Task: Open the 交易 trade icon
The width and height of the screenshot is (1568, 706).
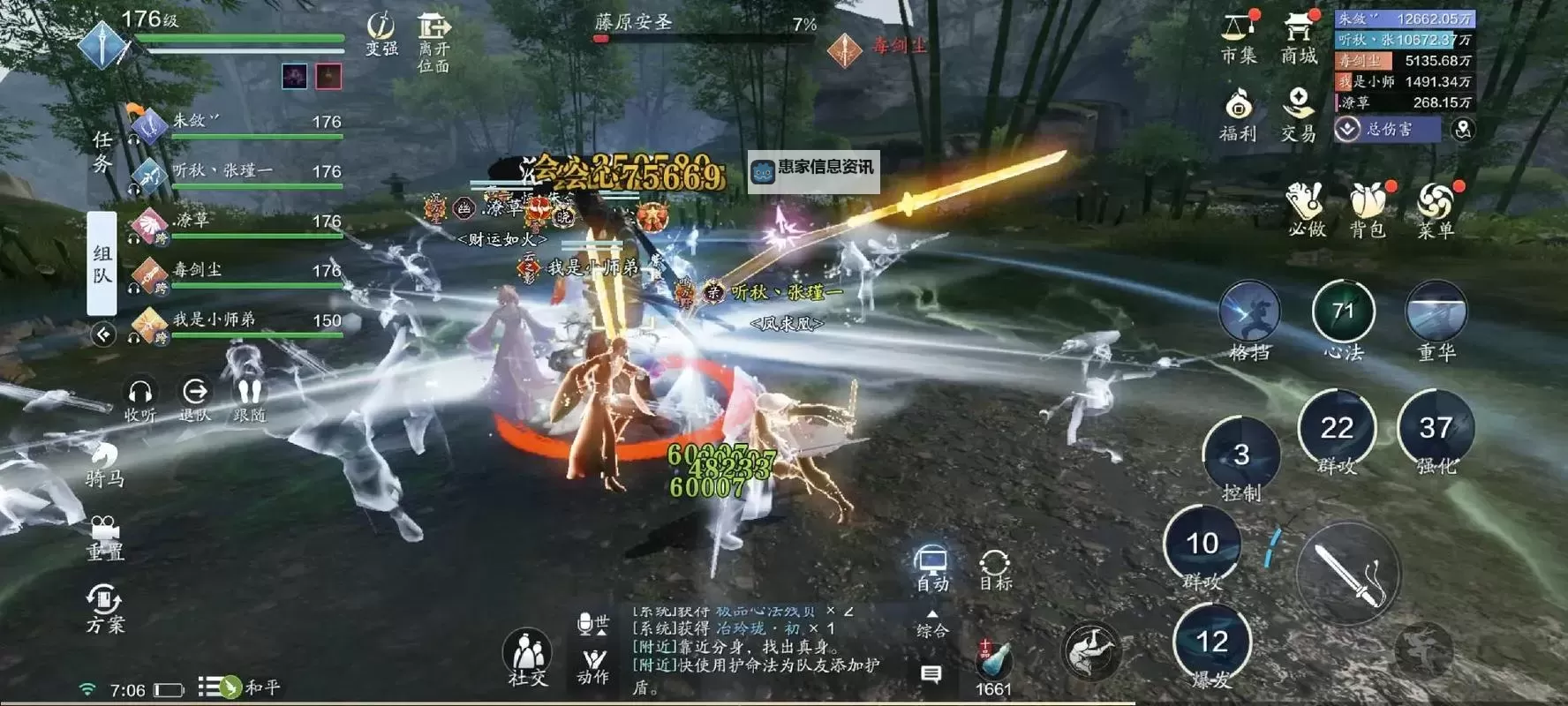Action: 1298,110
